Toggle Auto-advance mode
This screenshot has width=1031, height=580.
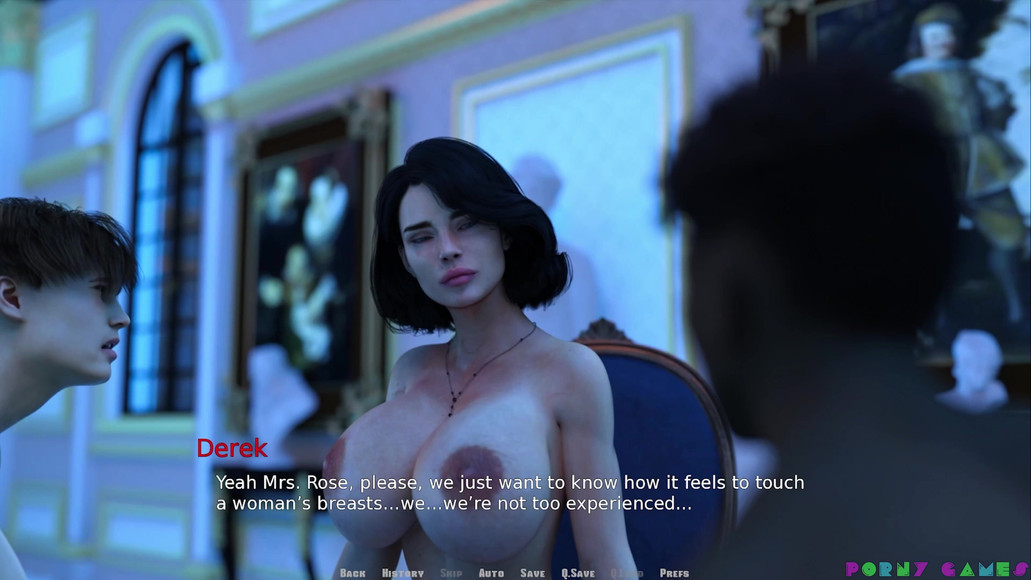[491, 573]
